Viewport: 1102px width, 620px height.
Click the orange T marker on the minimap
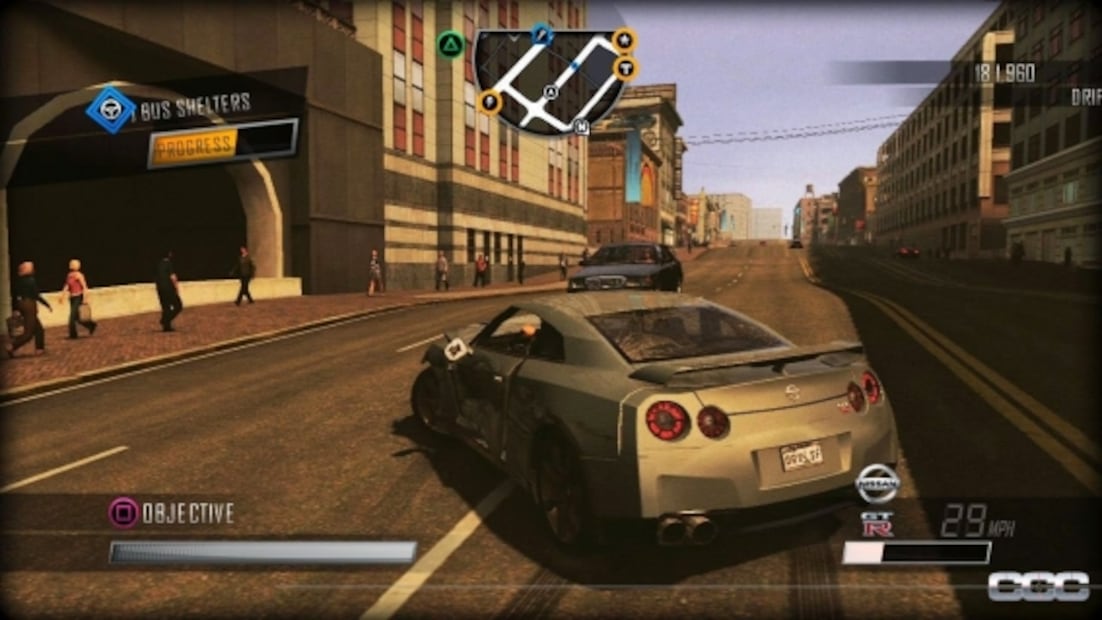pos(626,68)
